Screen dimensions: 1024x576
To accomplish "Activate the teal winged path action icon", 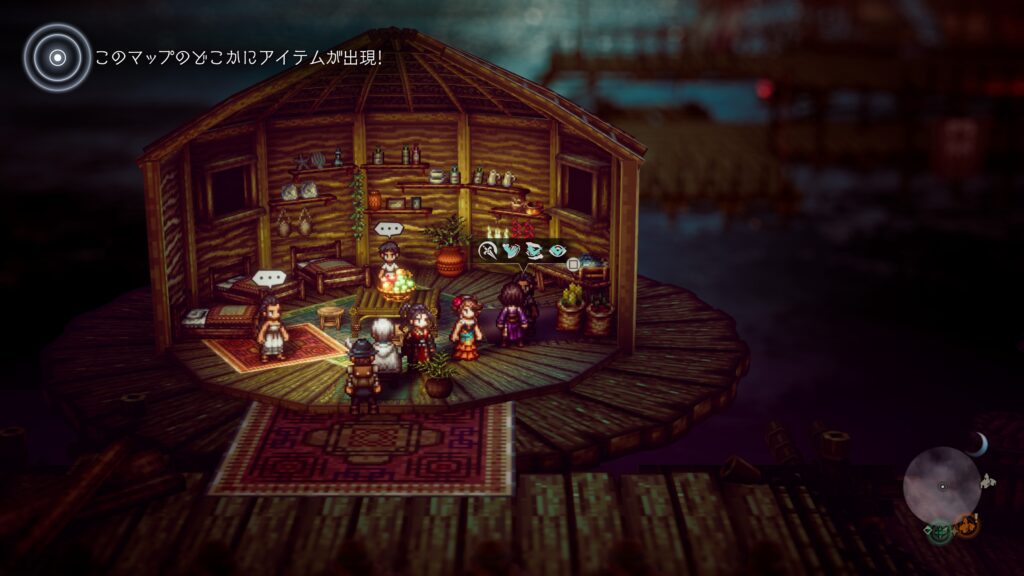I will pos(534,251).
